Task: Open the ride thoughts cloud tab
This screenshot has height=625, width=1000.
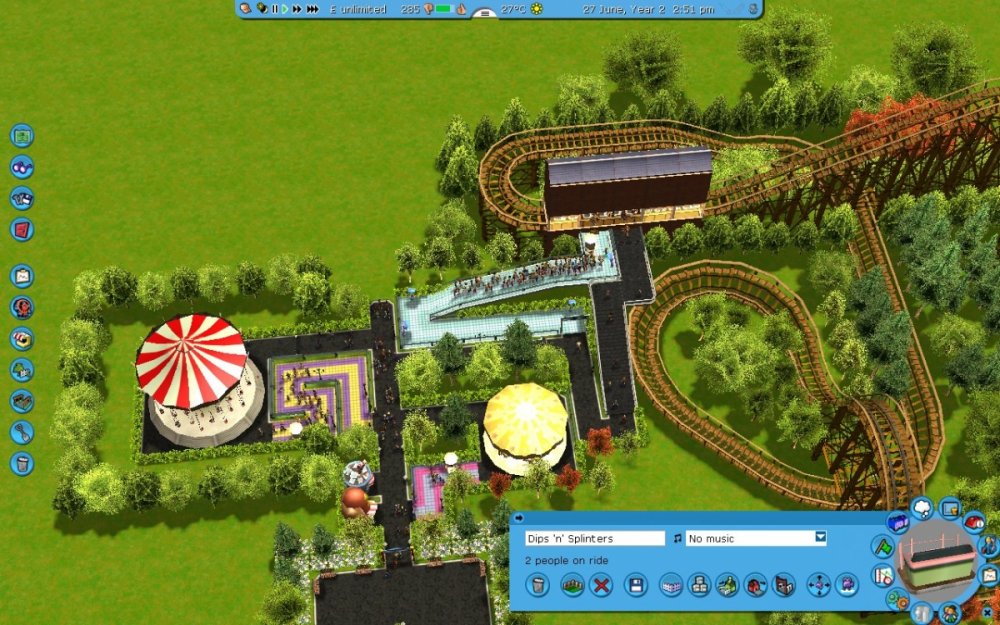Action: (x=922, y=509)
